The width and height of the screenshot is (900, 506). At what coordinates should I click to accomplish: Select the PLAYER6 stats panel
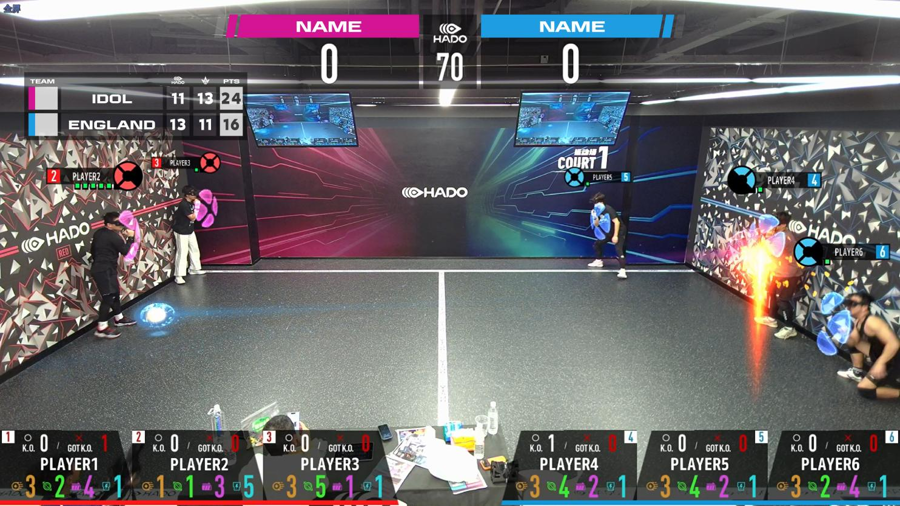click(x=830, y=466)
